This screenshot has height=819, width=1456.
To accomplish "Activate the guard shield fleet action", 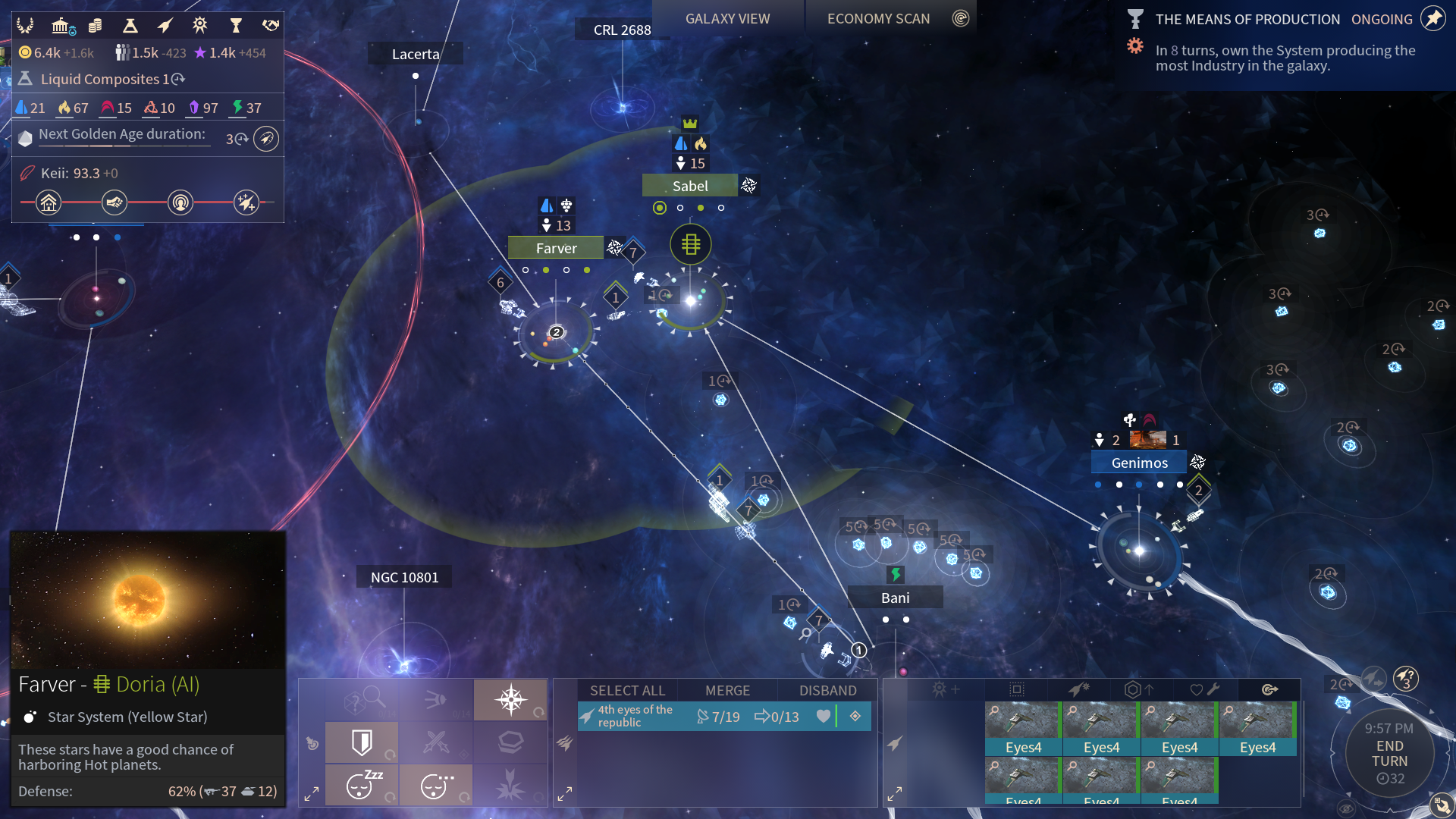I will 362,742.
